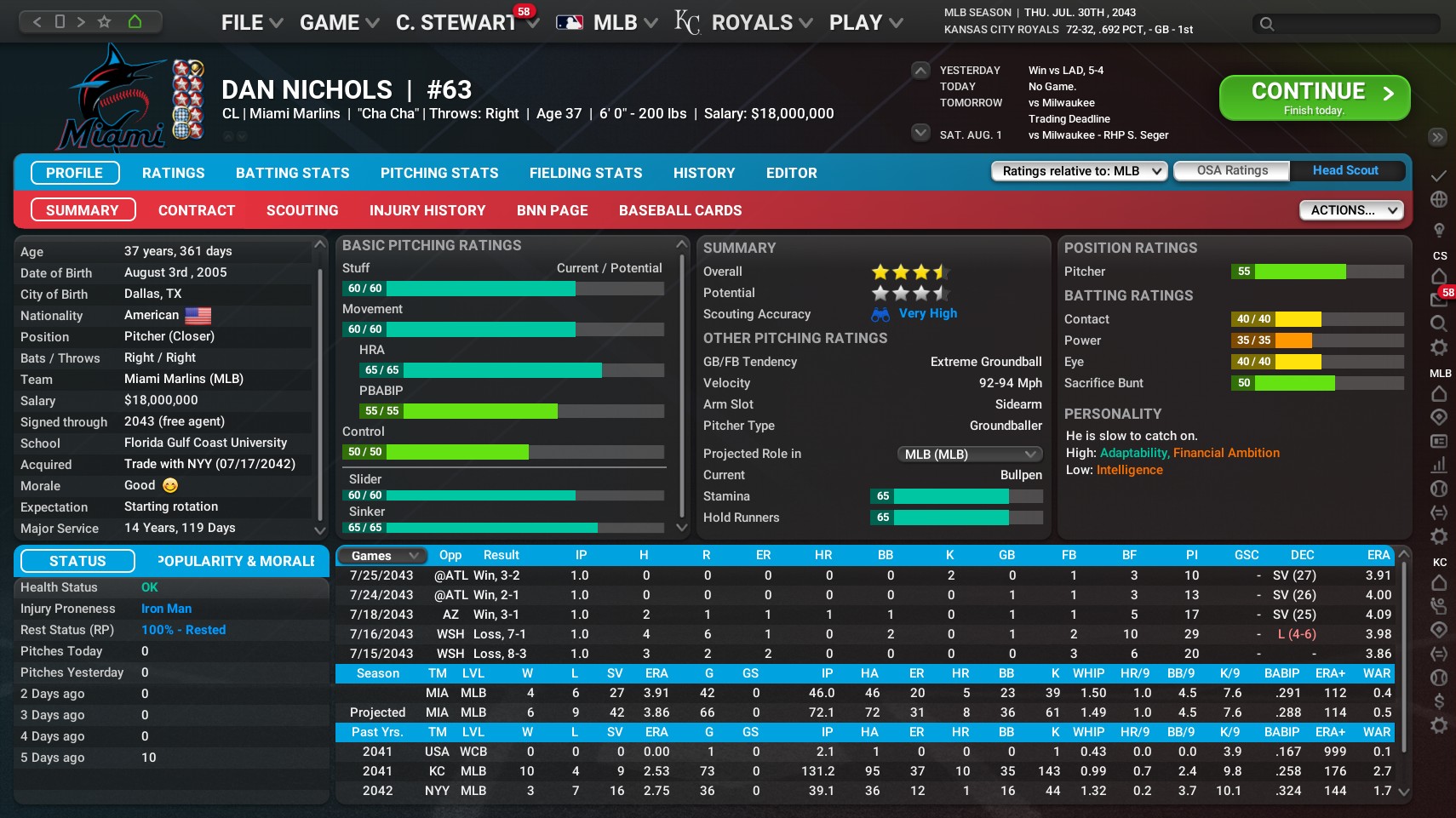Image resolution: width=1456 pixels, height=818 pixels.
Task: Switch ratings view to Head Scout
Action: coord(1347,170)
